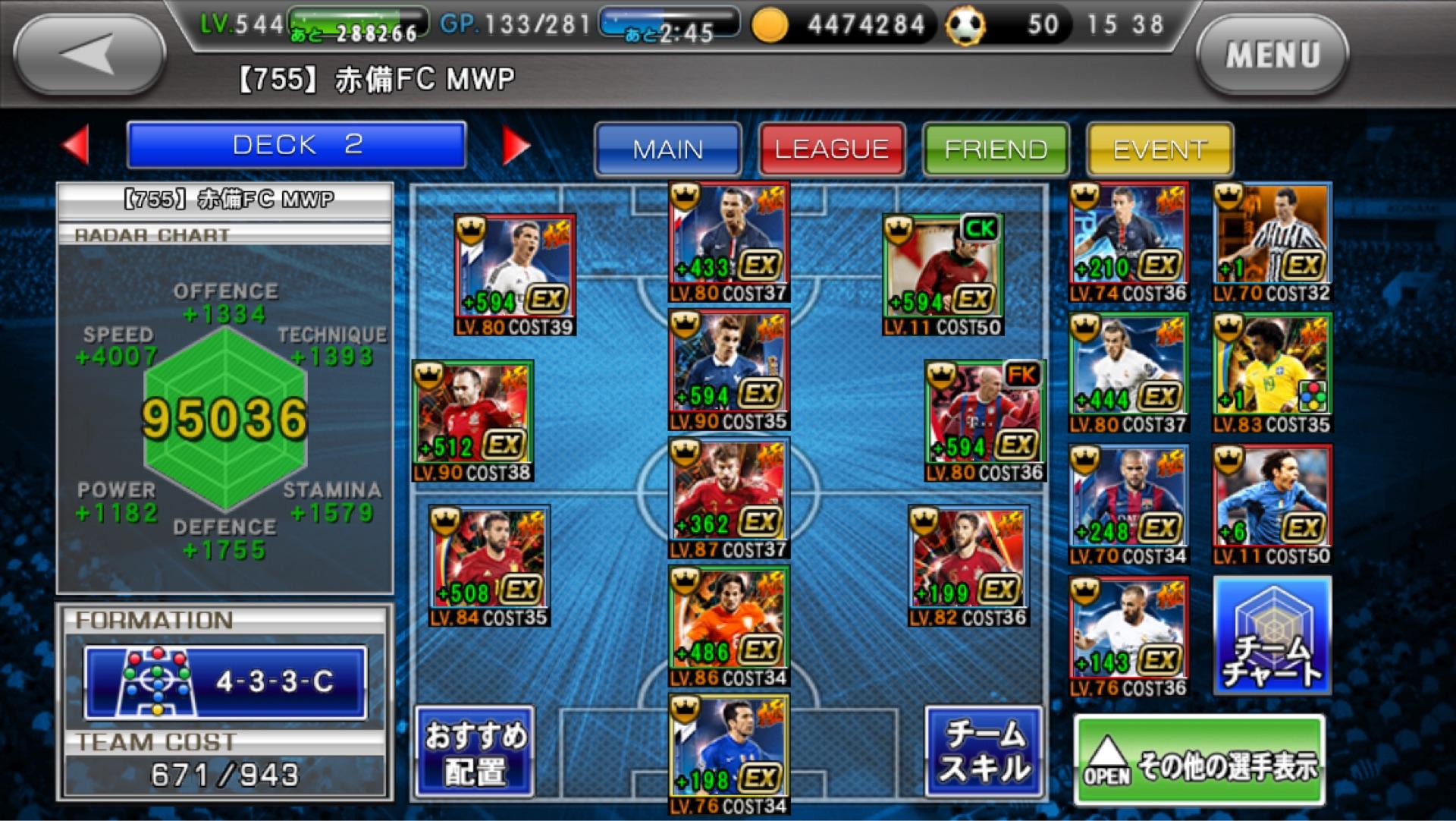Switch to the previous deck with the left red arrow
The height and width of the screenshot is (821, 1456).
point(76,144)
